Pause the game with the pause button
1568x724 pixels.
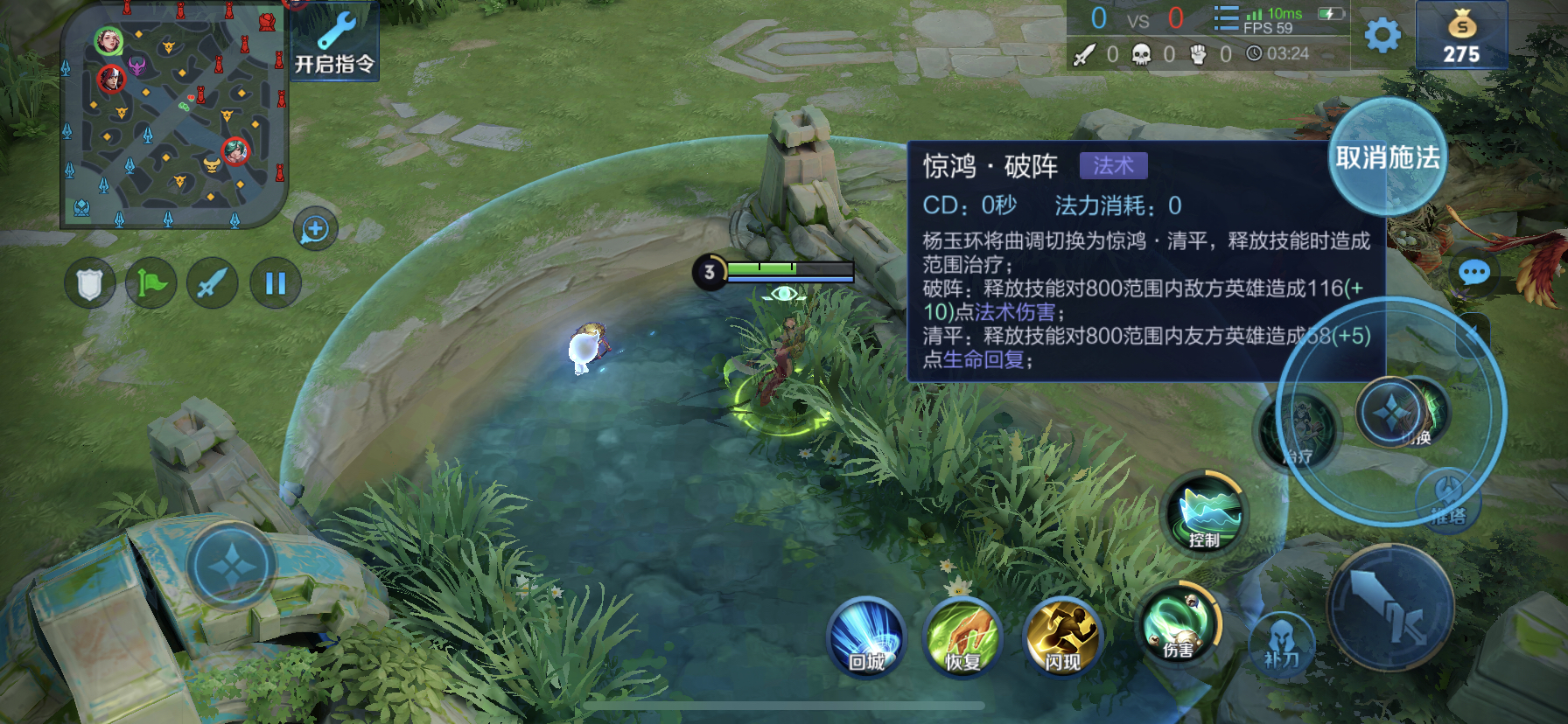[275, 282]
